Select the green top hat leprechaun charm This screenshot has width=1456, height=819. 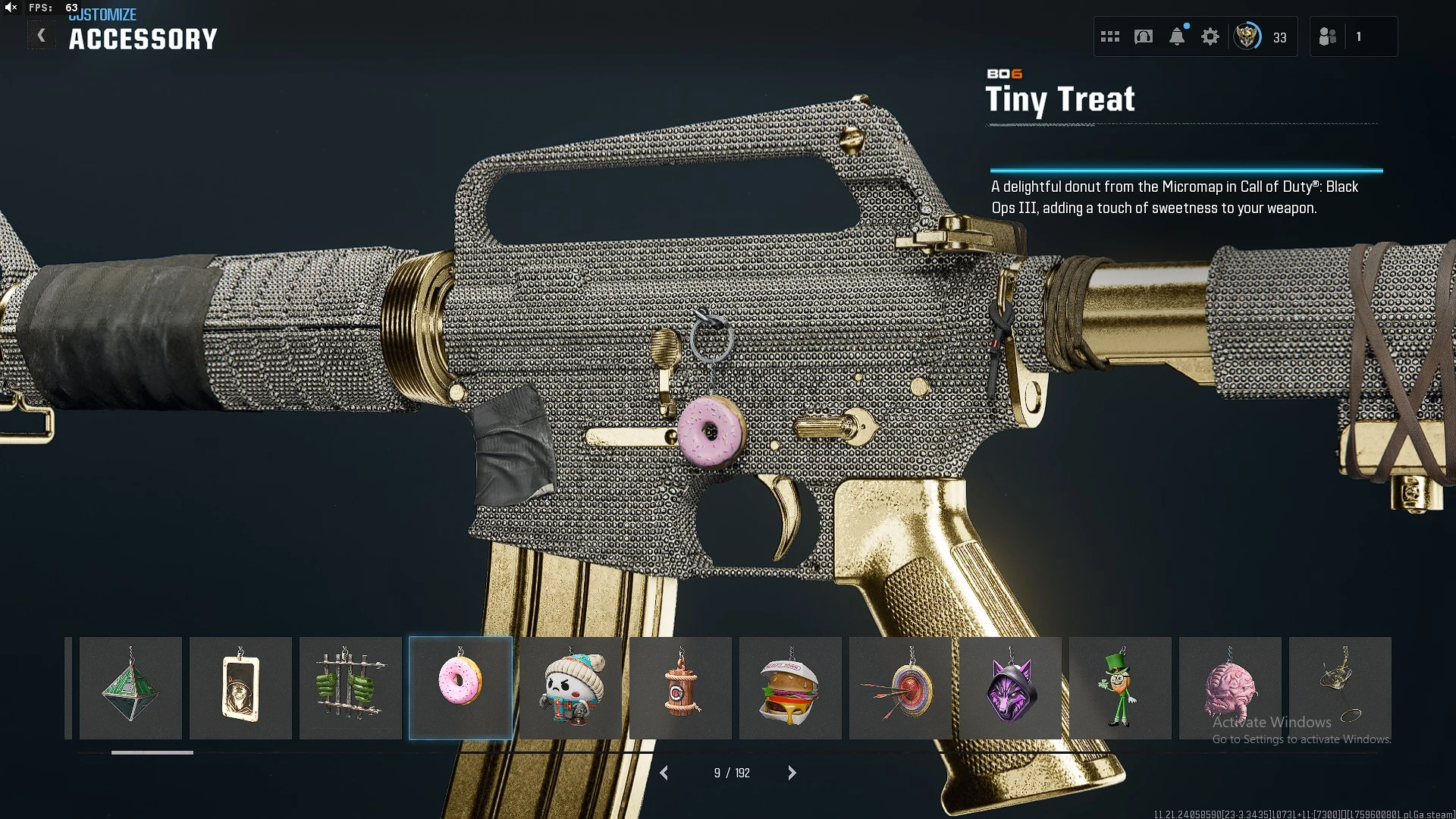(x=1120, y=688)
